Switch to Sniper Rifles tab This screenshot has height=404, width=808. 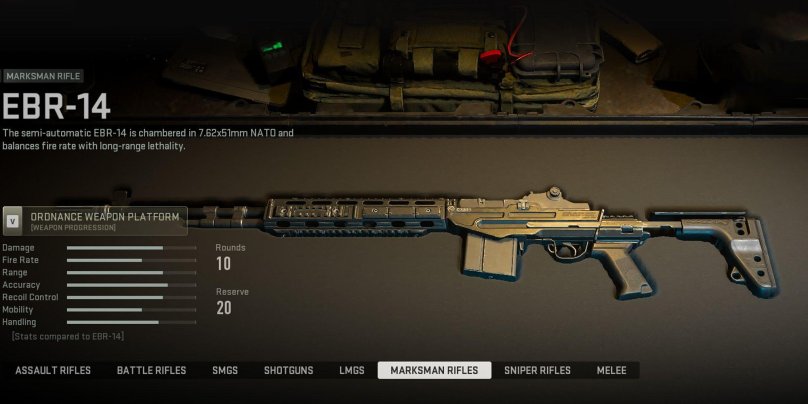537,371
